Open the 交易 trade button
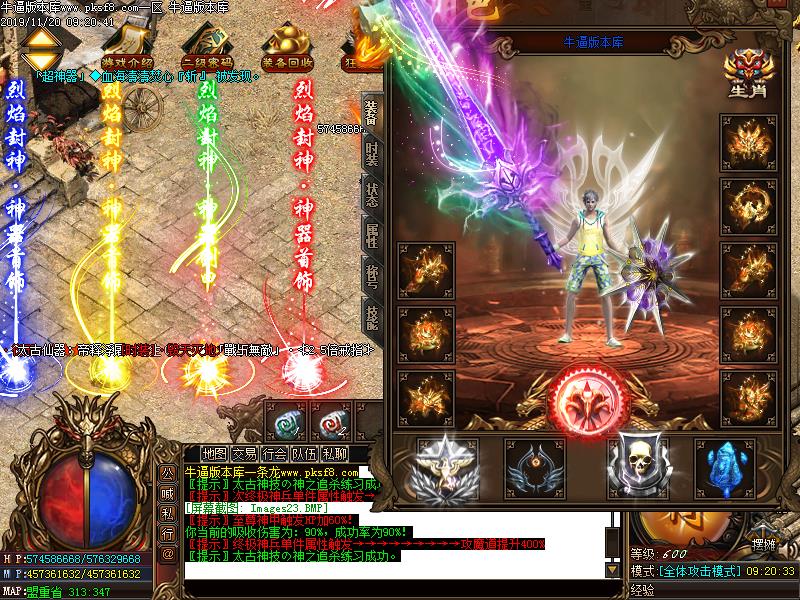 [x=245, y=453]
